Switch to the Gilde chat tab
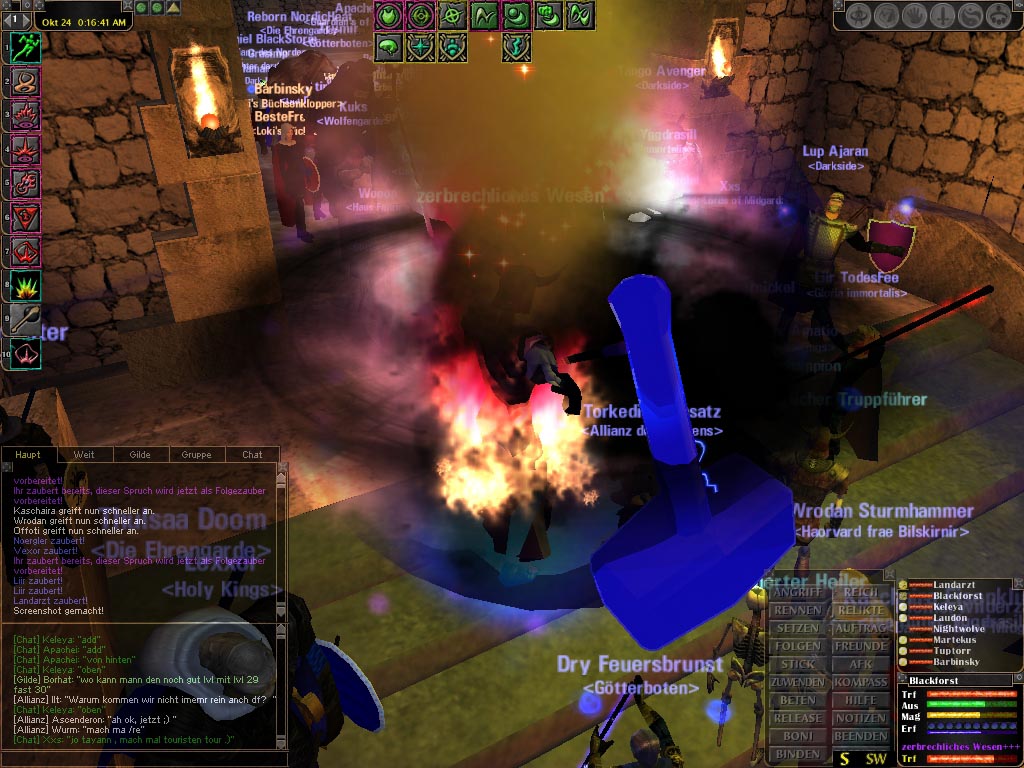The image size is (1024, 768). click(140, 455)
